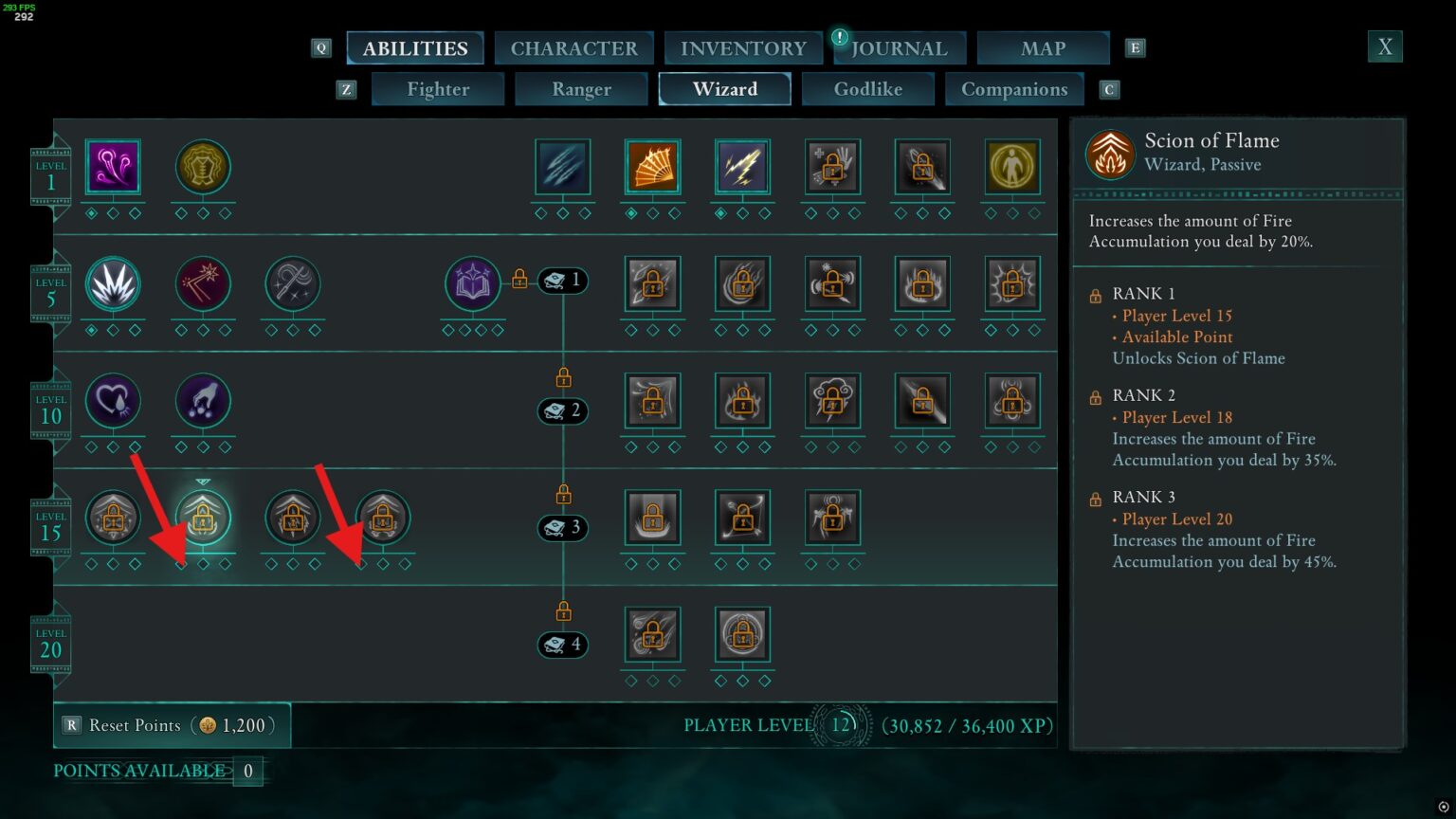The height and width of the screenshot is (819, 1456).
Task: Open the JOURNAL tab with notification
Action: [x=899, y=47]
